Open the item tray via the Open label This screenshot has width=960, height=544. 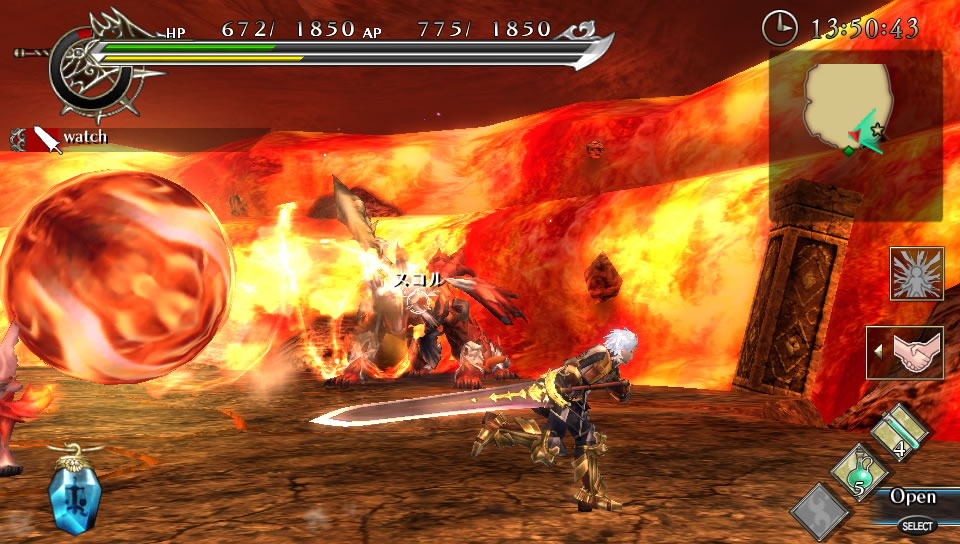coord(913,497)
